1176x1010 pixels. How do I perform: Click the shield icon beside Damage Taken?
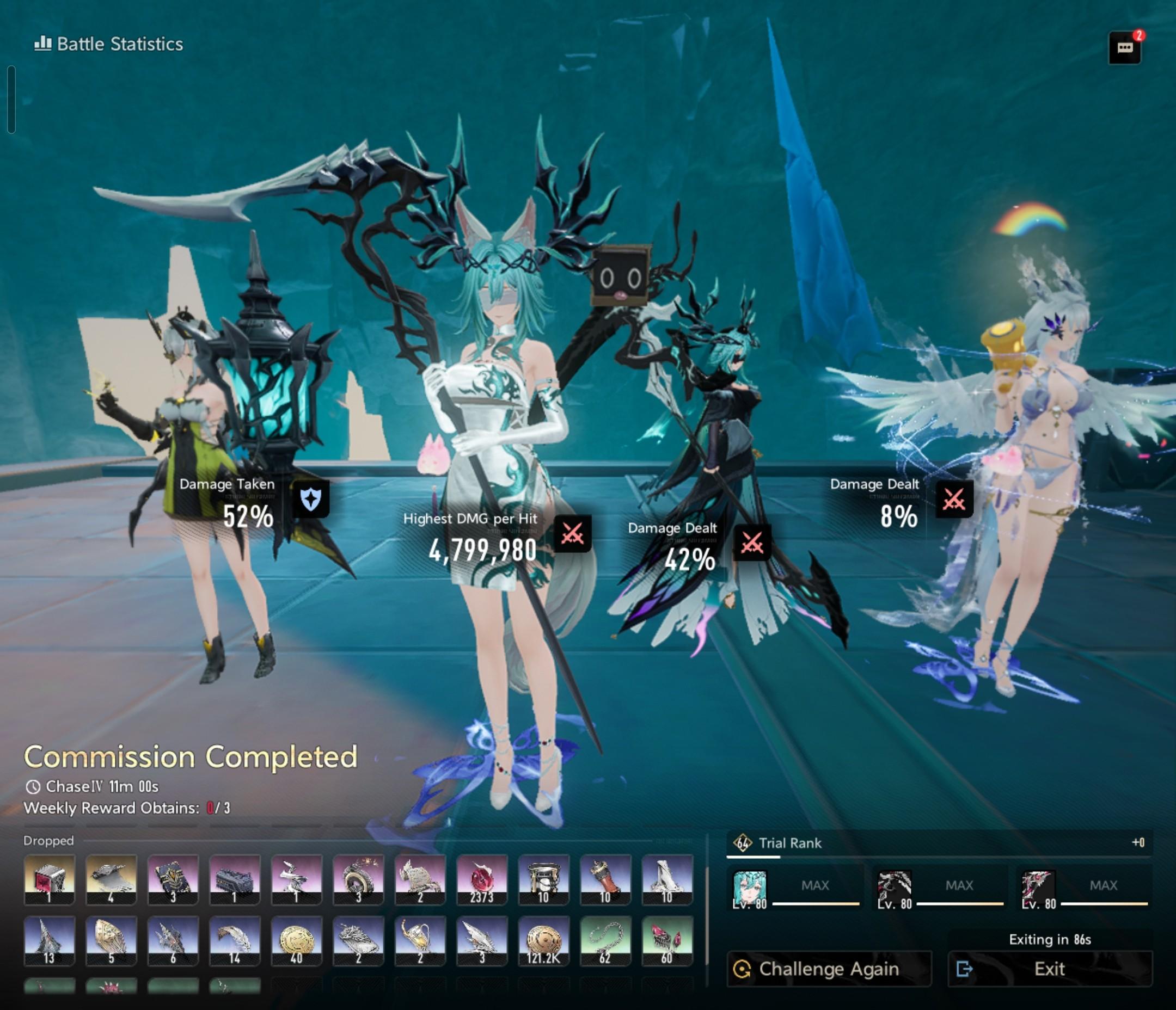(310, 500)
